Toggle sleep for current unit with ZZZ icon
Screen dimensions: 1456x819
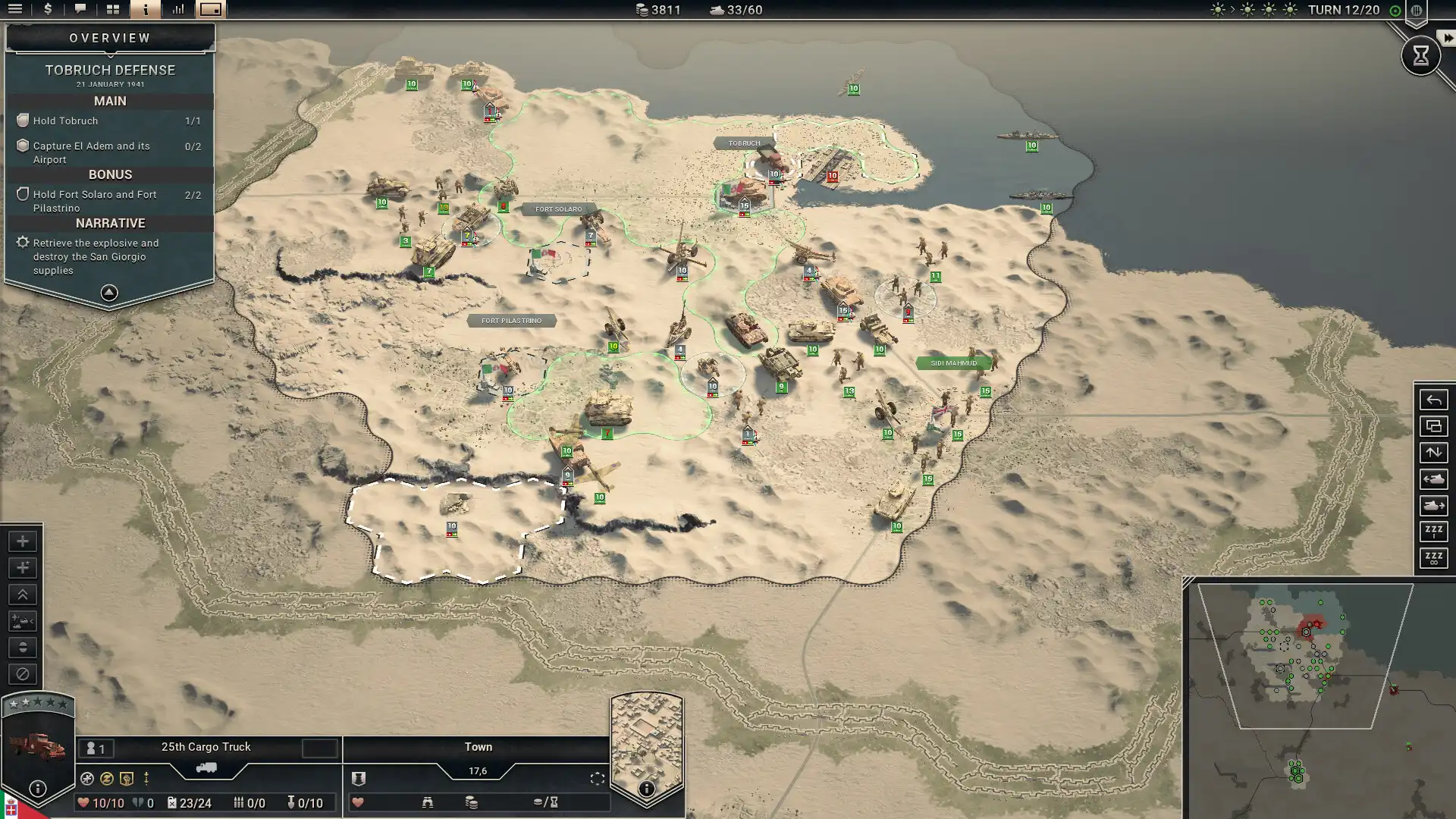click(x=1434, y=532)
